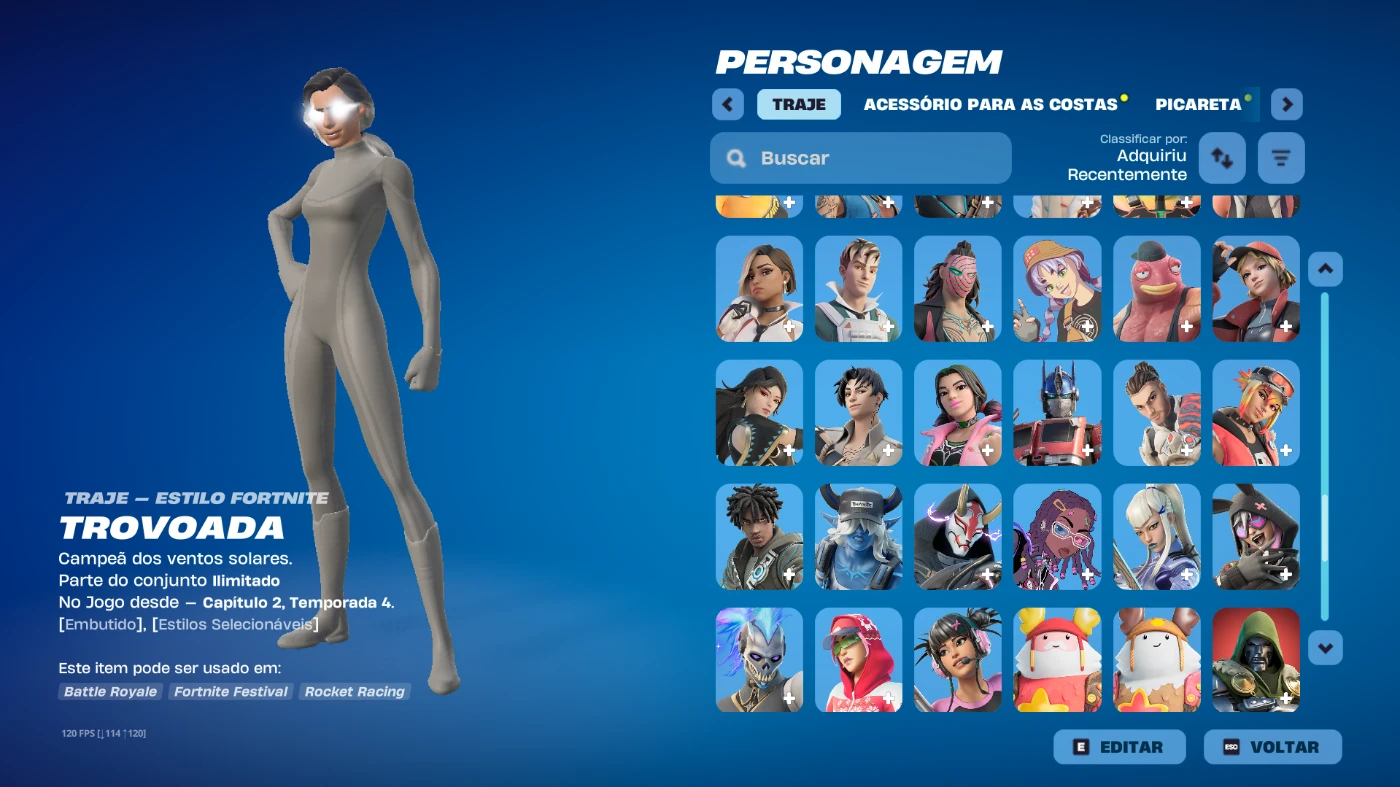Toggle the sort order arrows button
The image size is (1400, 787).
(1222, 158)
